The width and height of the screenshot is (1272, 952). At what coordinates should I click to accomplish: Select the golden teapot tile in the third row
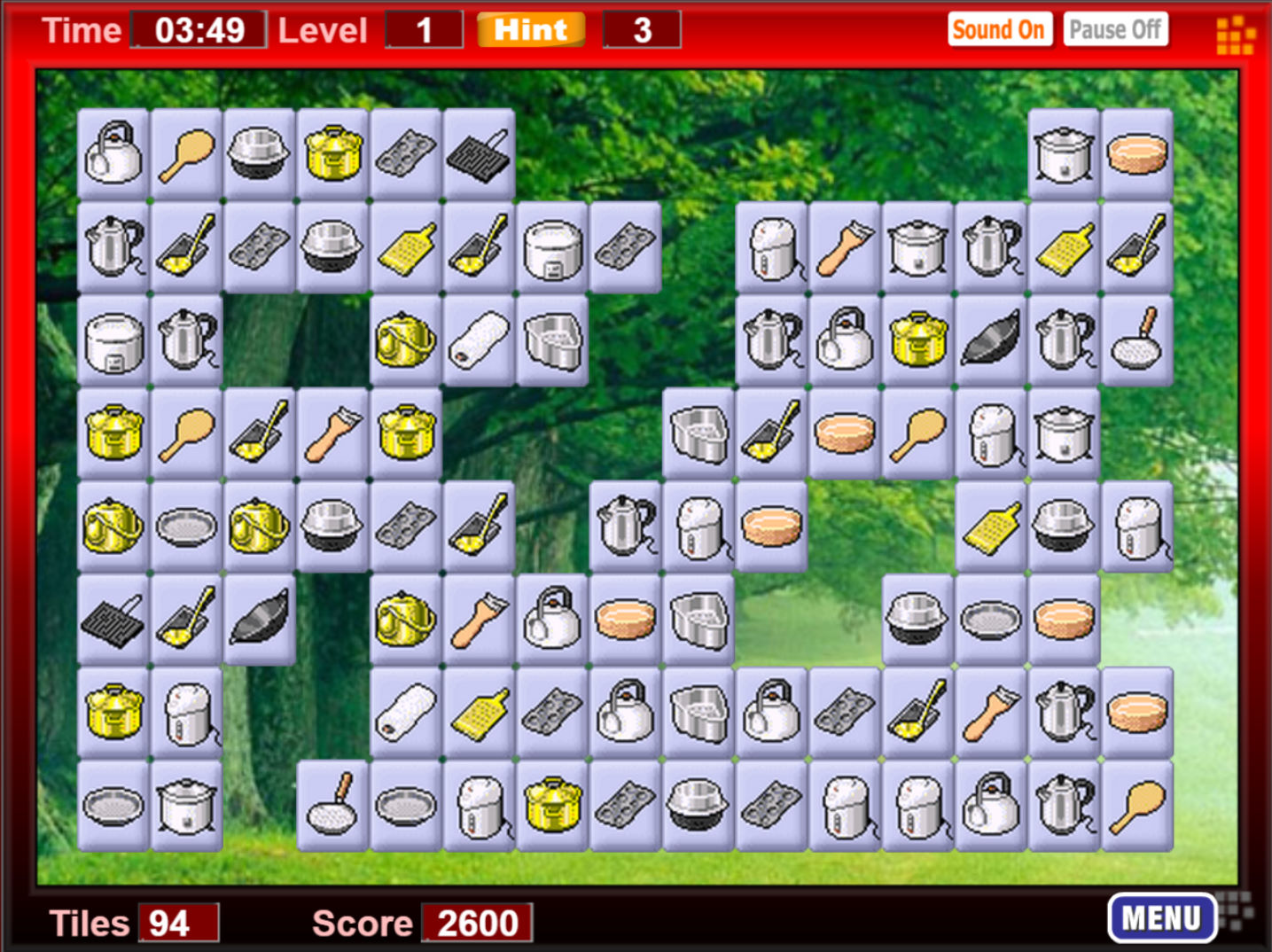(403, 343)
